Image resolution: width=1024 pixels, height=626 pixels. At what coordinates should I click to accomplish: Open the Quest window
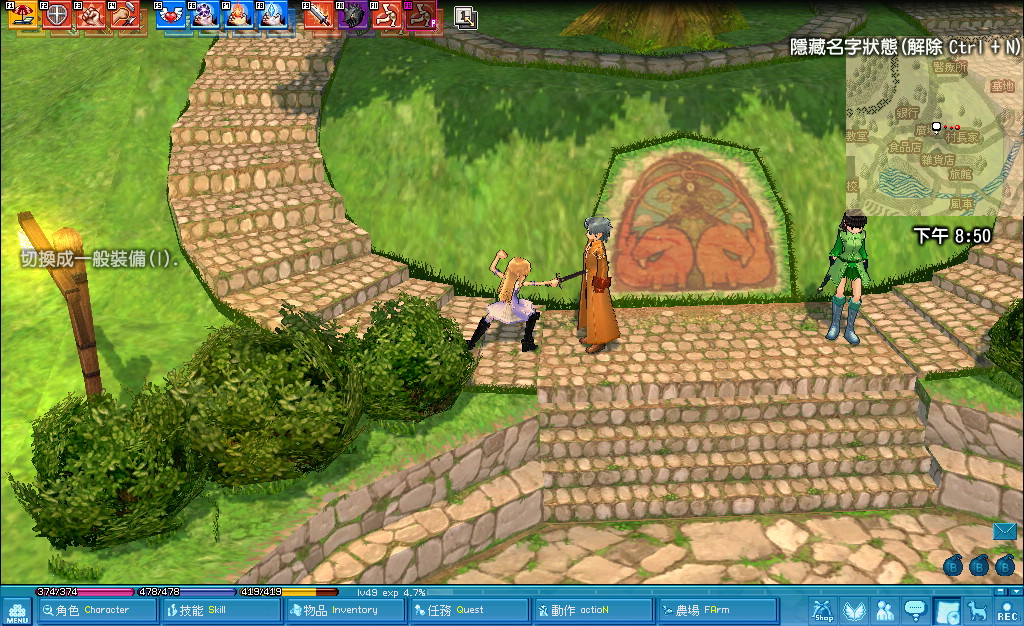(x=468, y=610)
